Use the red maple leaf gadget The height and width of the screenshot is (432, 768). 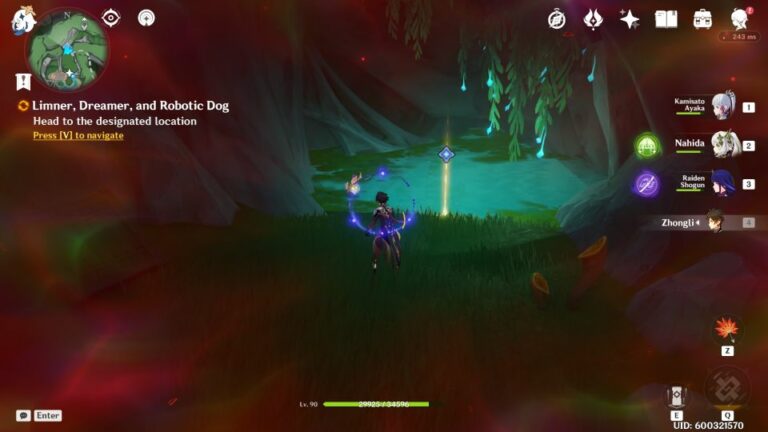(x=726, y=329)
